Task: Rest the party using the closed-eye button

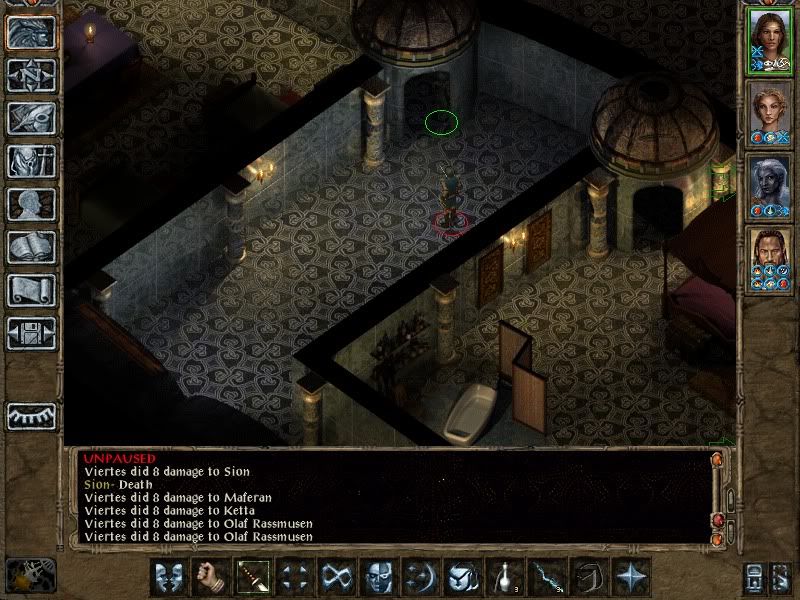Action: pos(31,415)
